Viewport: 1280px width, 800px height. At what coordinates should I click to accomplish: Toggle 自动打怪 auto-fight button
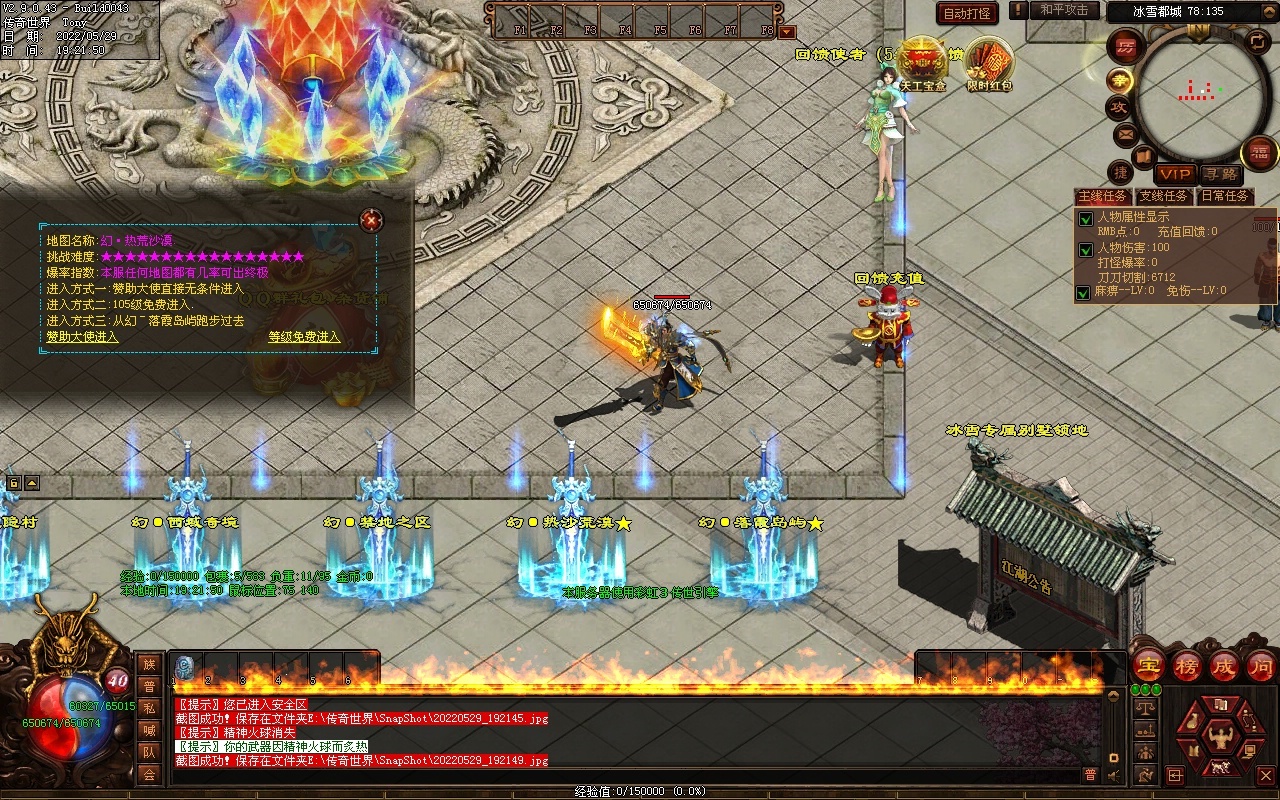pyautogui.click(x=967, y=13)
